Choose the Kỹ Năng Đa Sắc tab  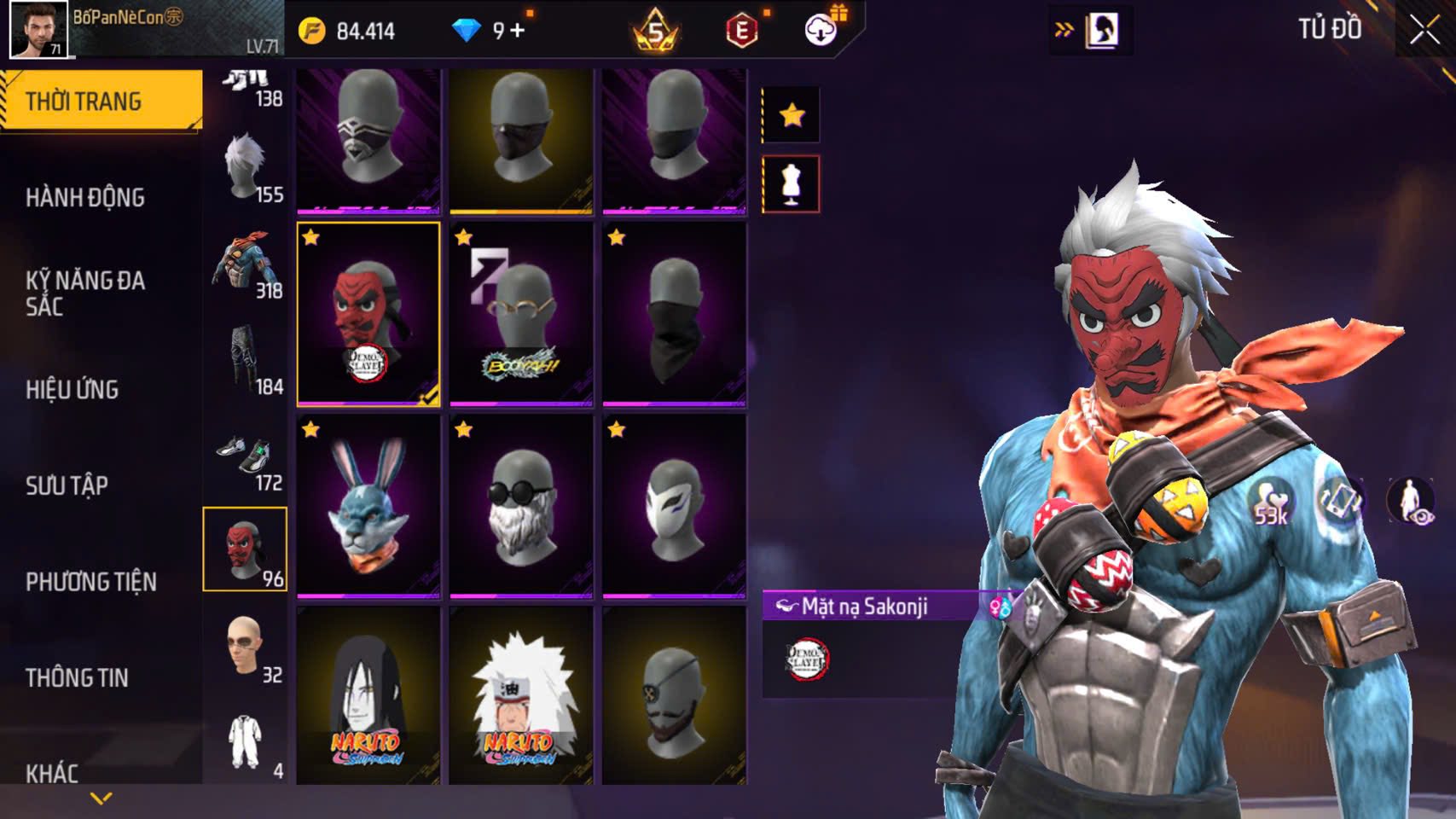[x=85, y=293]
